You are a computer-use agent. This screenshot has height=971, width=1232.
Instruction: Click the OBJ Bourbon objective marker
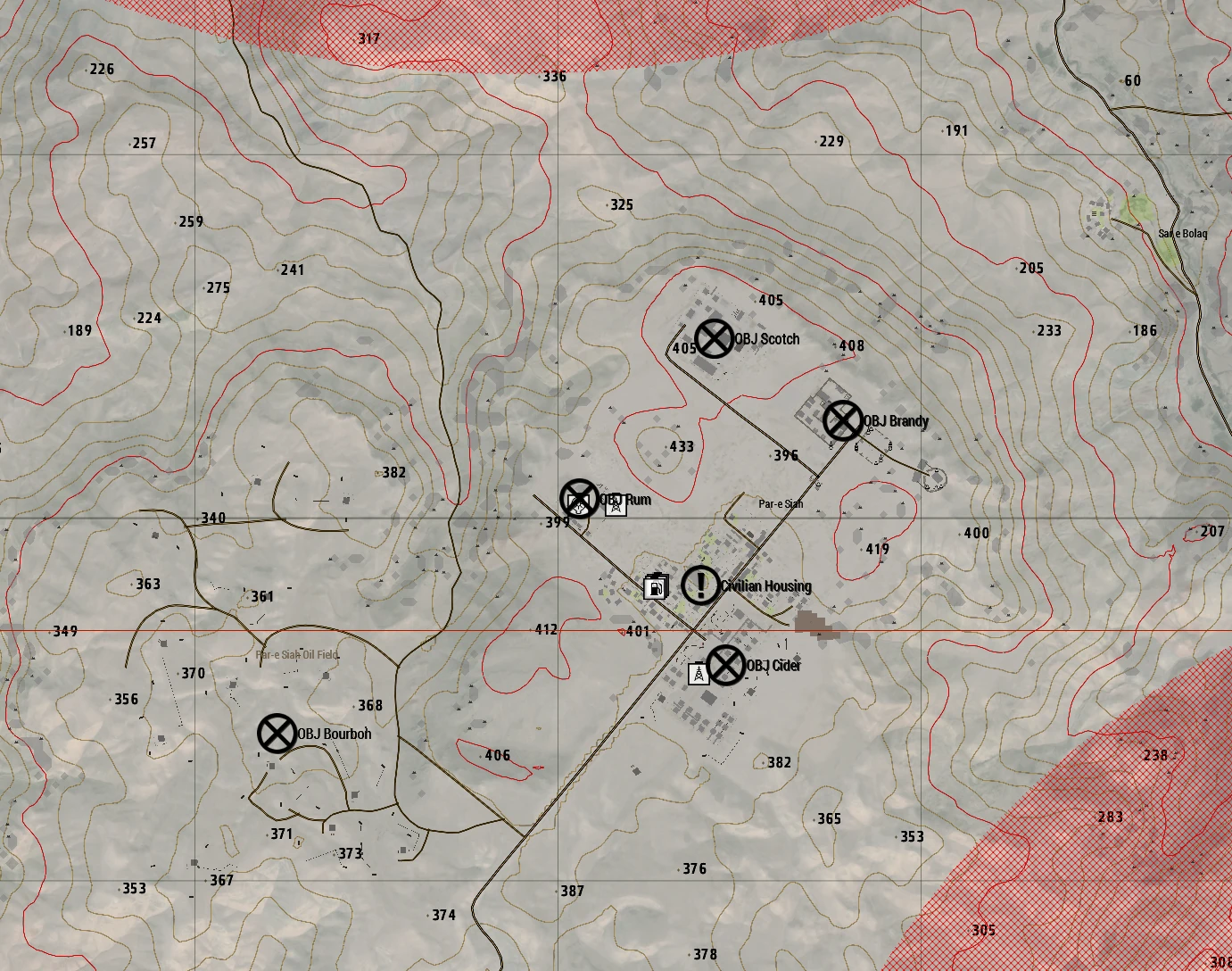[x=277, y=734]
